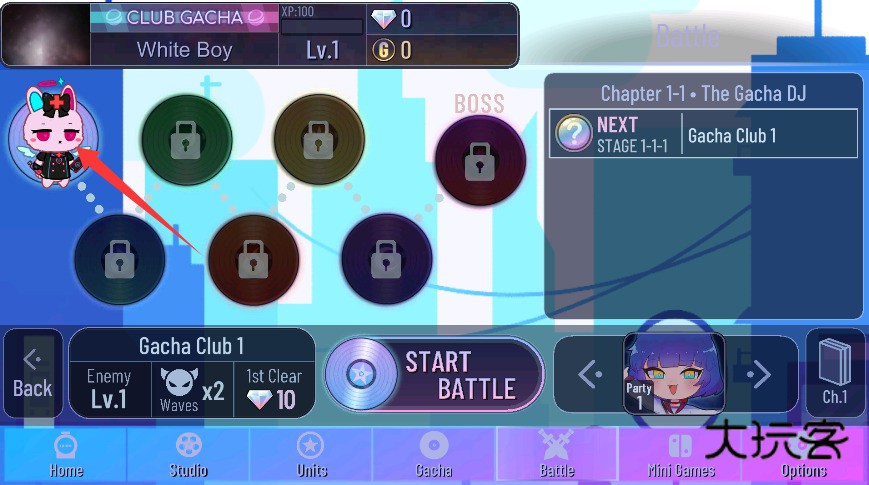869x485 pixels.
Task: Go to the Gacha tab
Action: click(x=433, y=455)
